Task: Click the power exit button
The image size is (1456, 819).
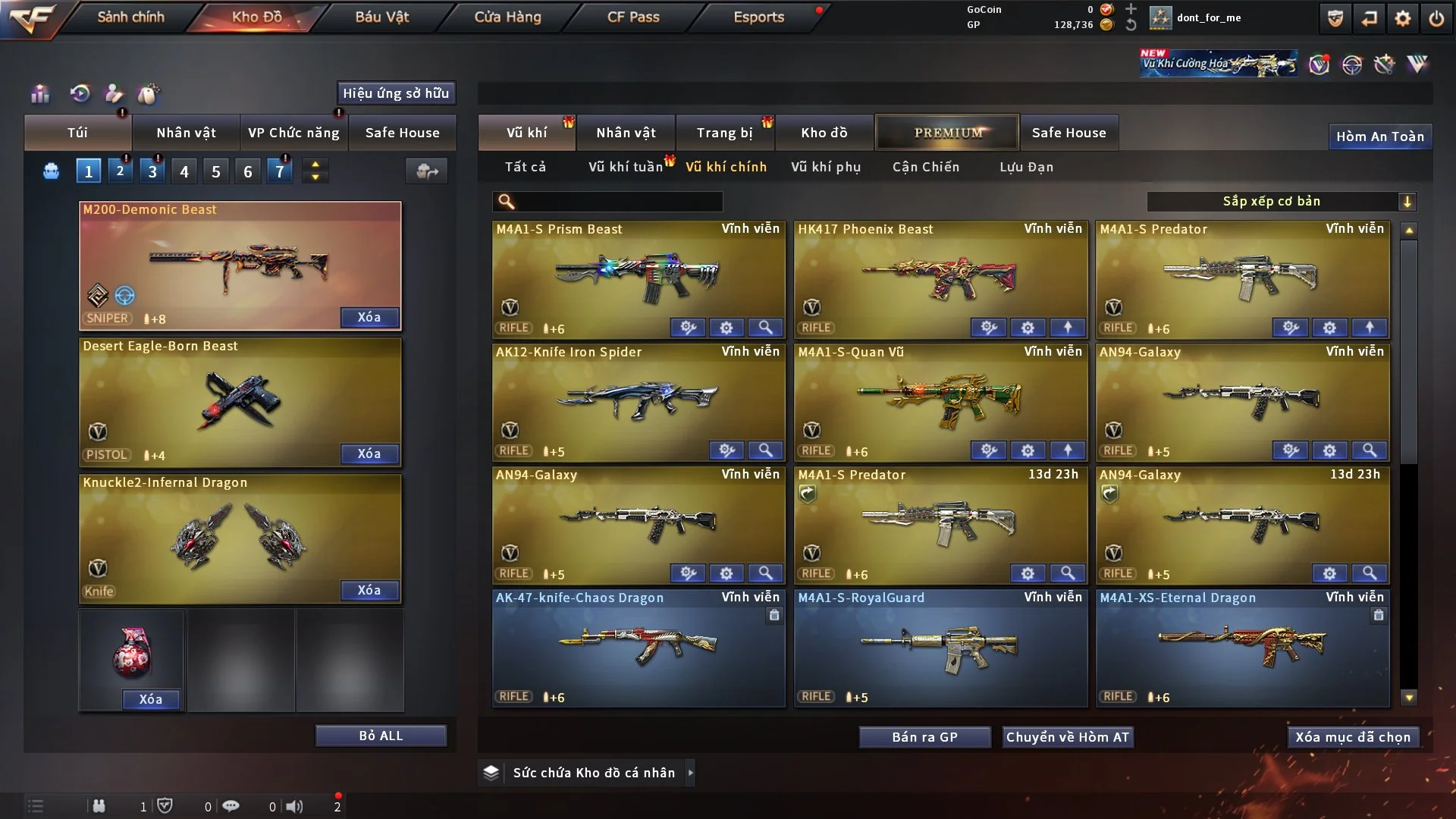Action: (x=1436, y=18)
